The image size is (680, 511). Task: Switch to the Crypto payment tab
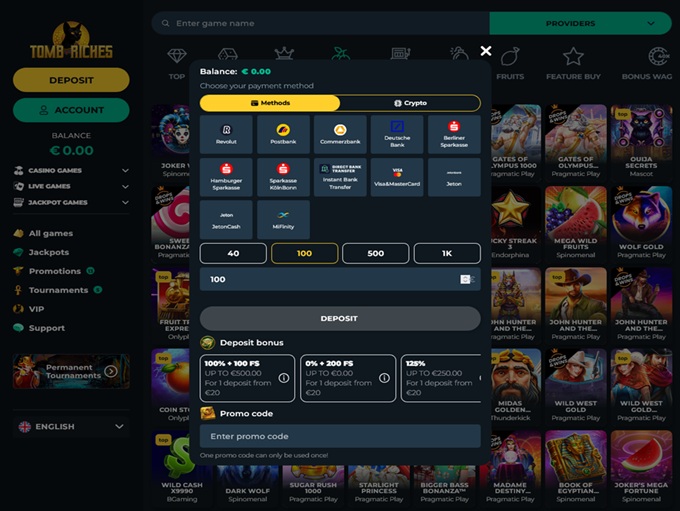410,103
